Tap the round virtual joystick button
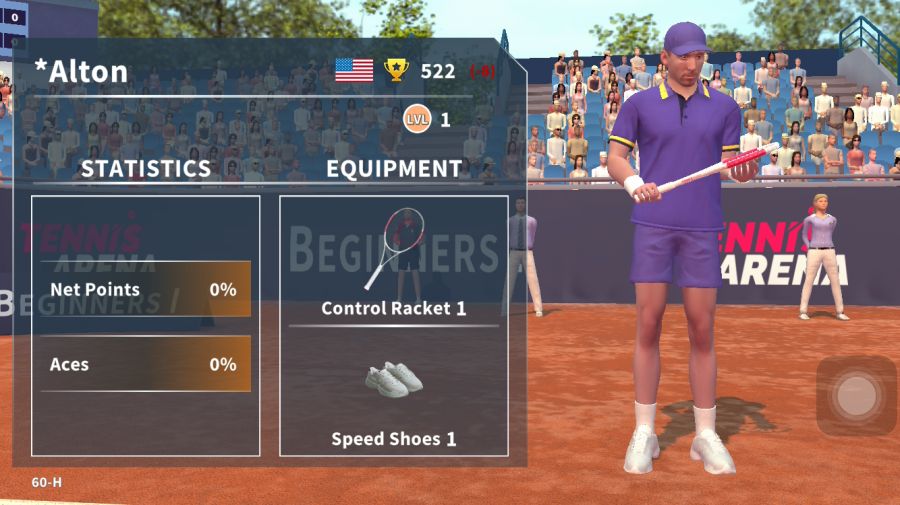Image resolution: width=900 pixels, height=505 pixels. tap(856, 396)
